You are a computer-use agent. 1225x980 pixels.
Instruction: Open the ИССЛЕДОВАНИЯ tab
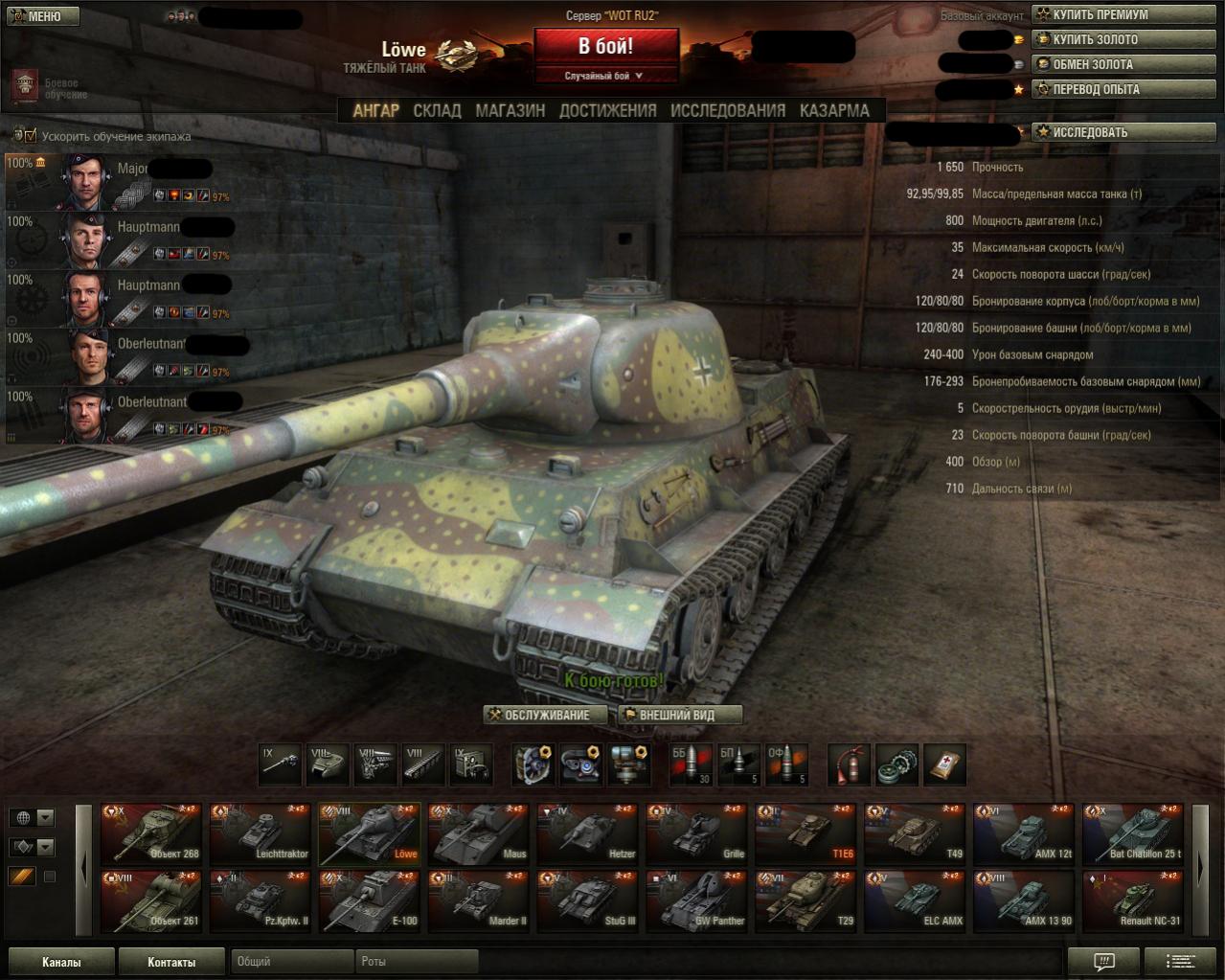727,110
